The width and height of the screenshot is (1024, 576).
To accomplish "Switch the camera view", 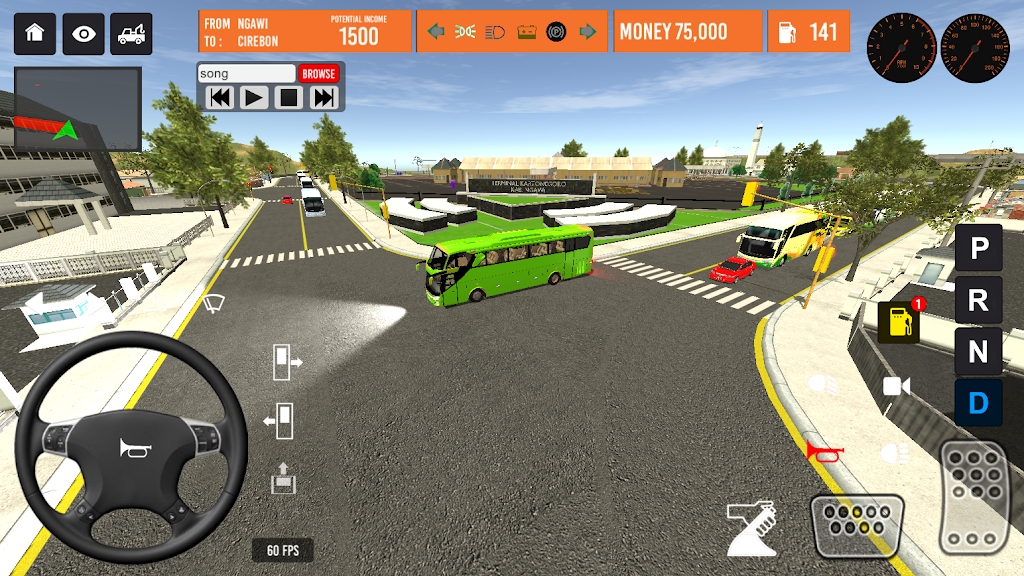I will click(x=897, y=386).
